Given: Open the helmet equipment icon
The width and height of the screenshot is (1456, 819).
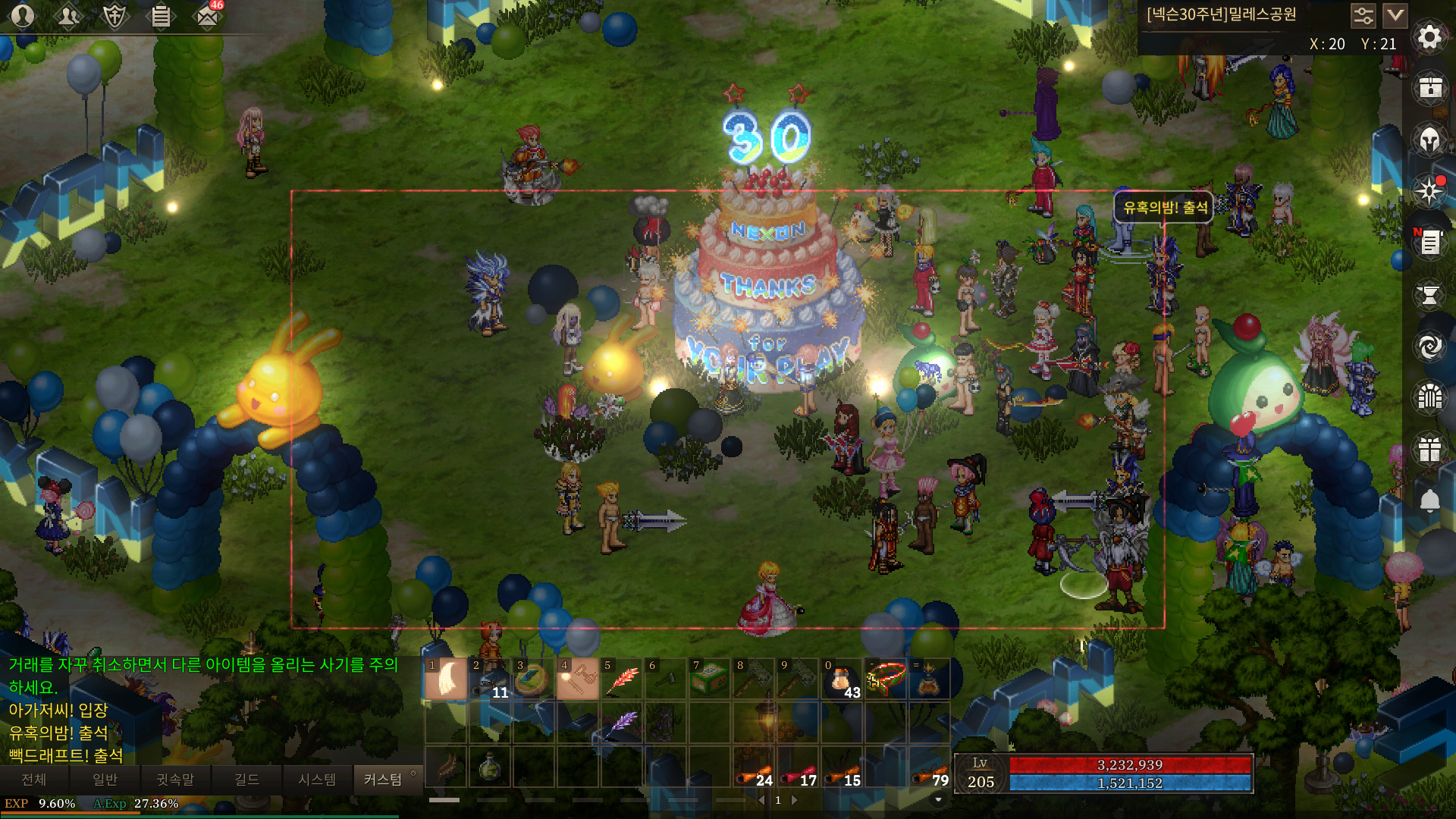Looking at the screenshot, I should 1429,140.
